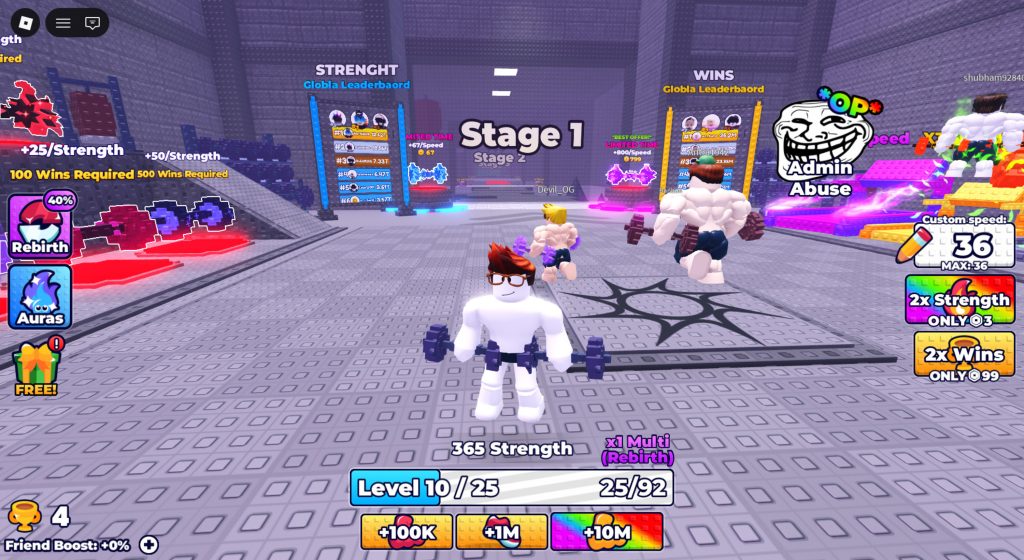Viewport: 1024px width, 560px height.
Task: Buy the 2x Strength boost
Action: 959,300
